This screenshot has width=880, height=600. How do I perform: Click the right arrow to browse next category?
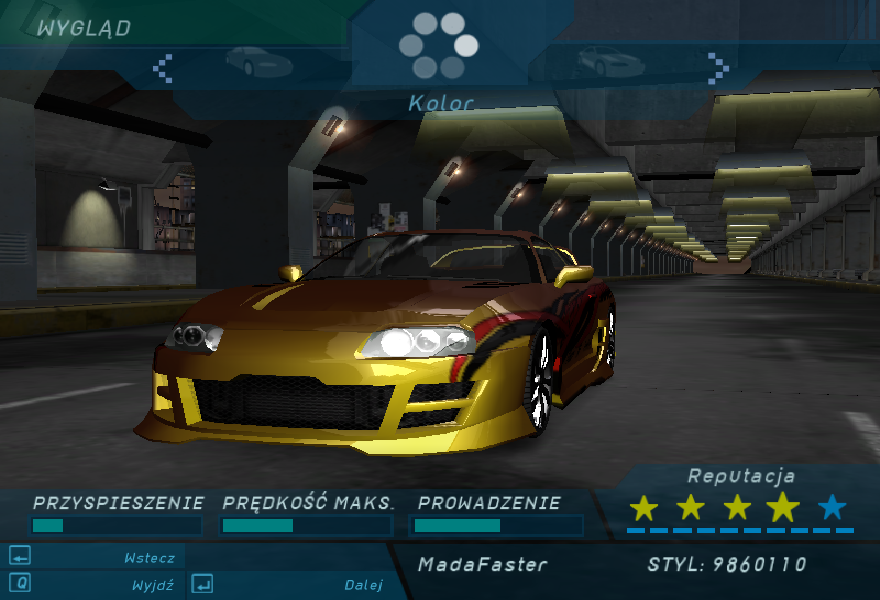(717, 67)
